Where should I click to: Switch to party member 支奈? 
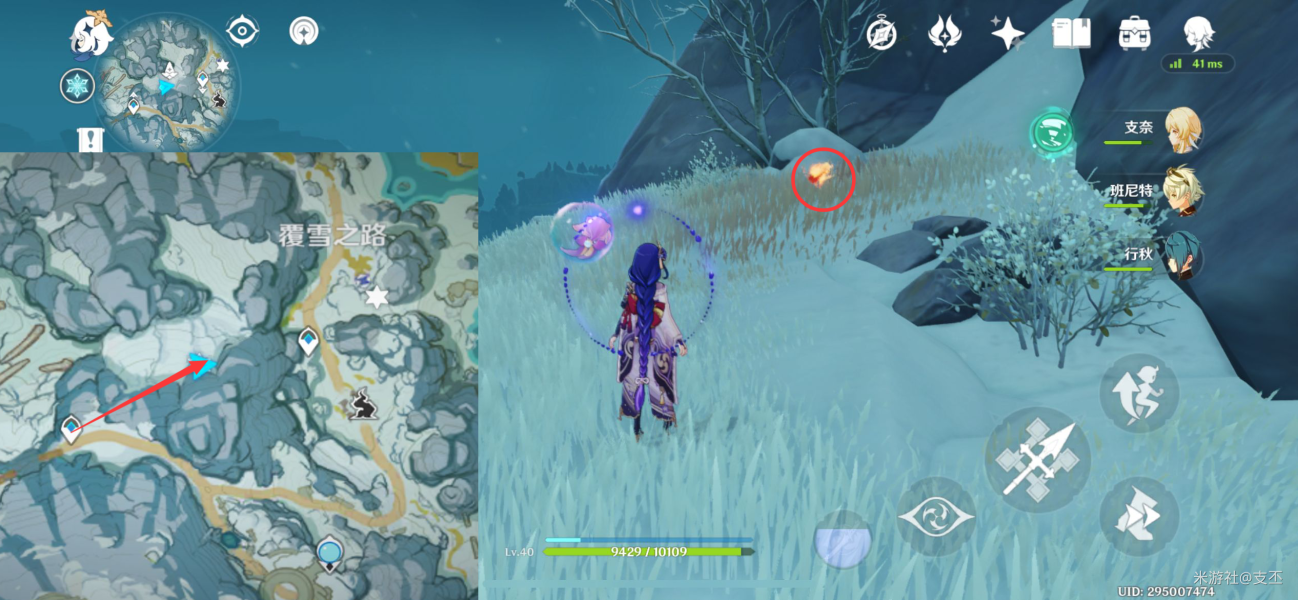pos(1182,130)
